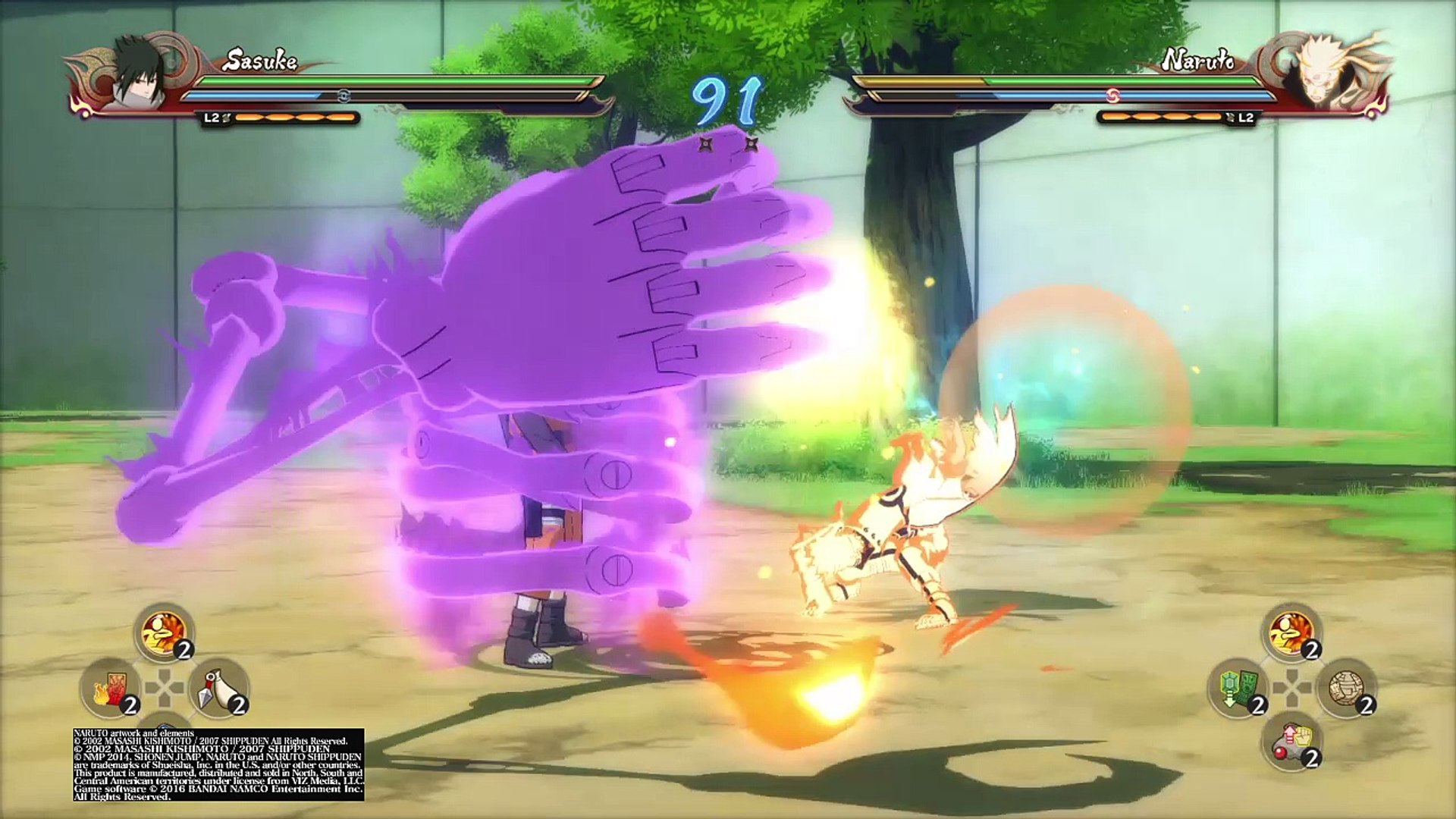1456x819 pixels.
Task: Select Sasuke's flaming paper bomb tag
Action: click(x=110, y=688)
